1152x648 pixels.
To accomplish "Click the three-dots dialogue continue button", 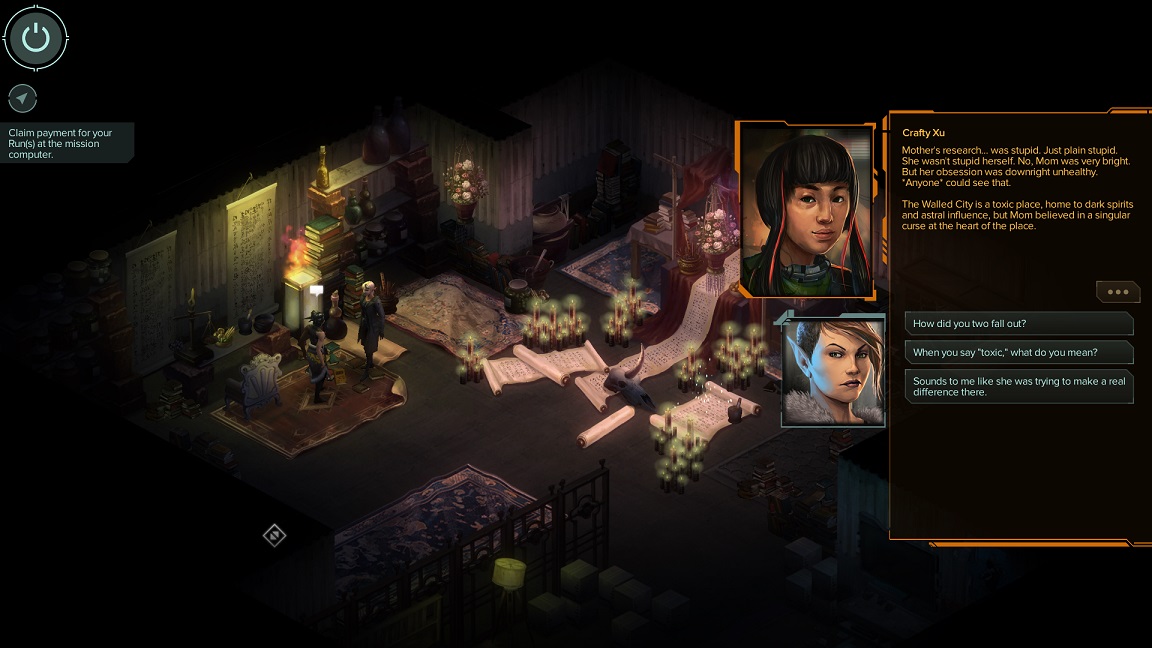I will tap(1118, 292).
